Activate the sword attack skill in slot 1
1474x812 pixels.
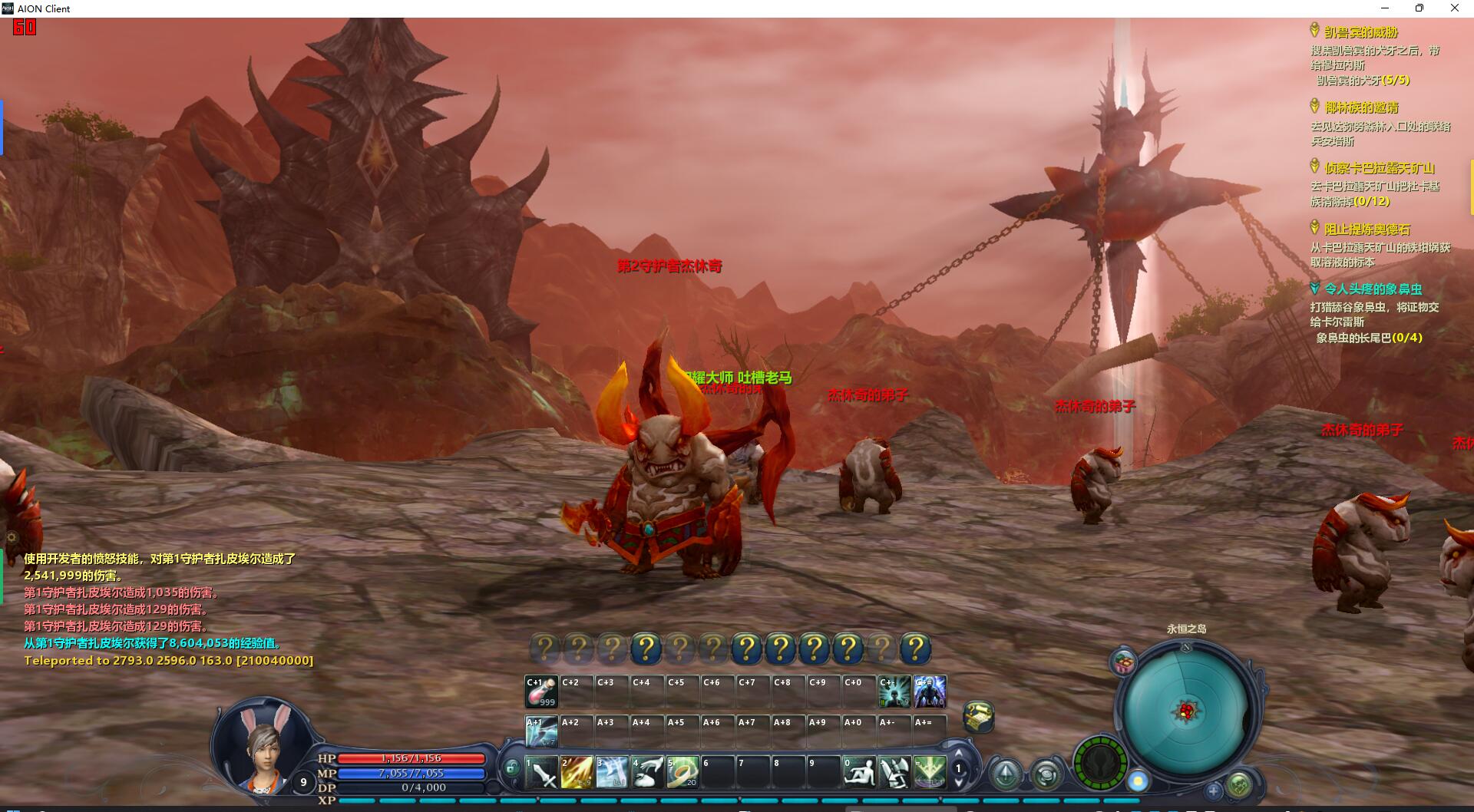pyautogui.click(x=541, y=772)
